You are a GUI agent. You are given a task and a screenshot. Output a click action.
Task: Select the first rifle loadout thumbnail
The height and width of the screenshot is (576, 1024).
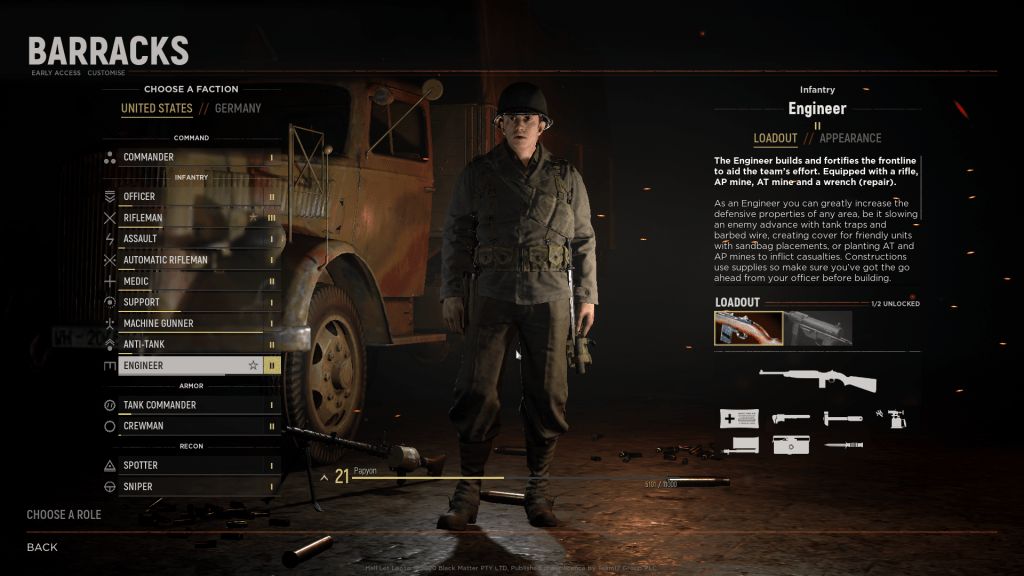(x=748, y=328)
